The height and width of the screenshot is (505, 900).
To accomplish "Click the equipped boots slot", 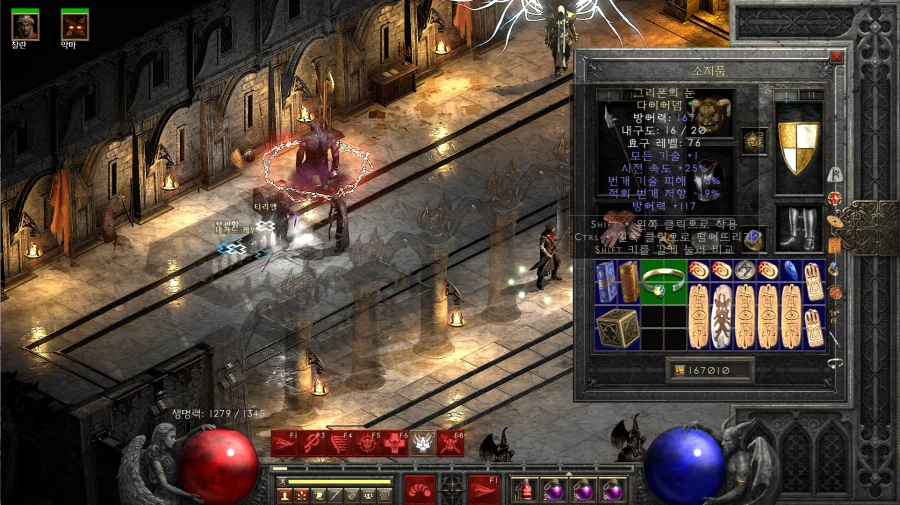I will tap(798, 227).
